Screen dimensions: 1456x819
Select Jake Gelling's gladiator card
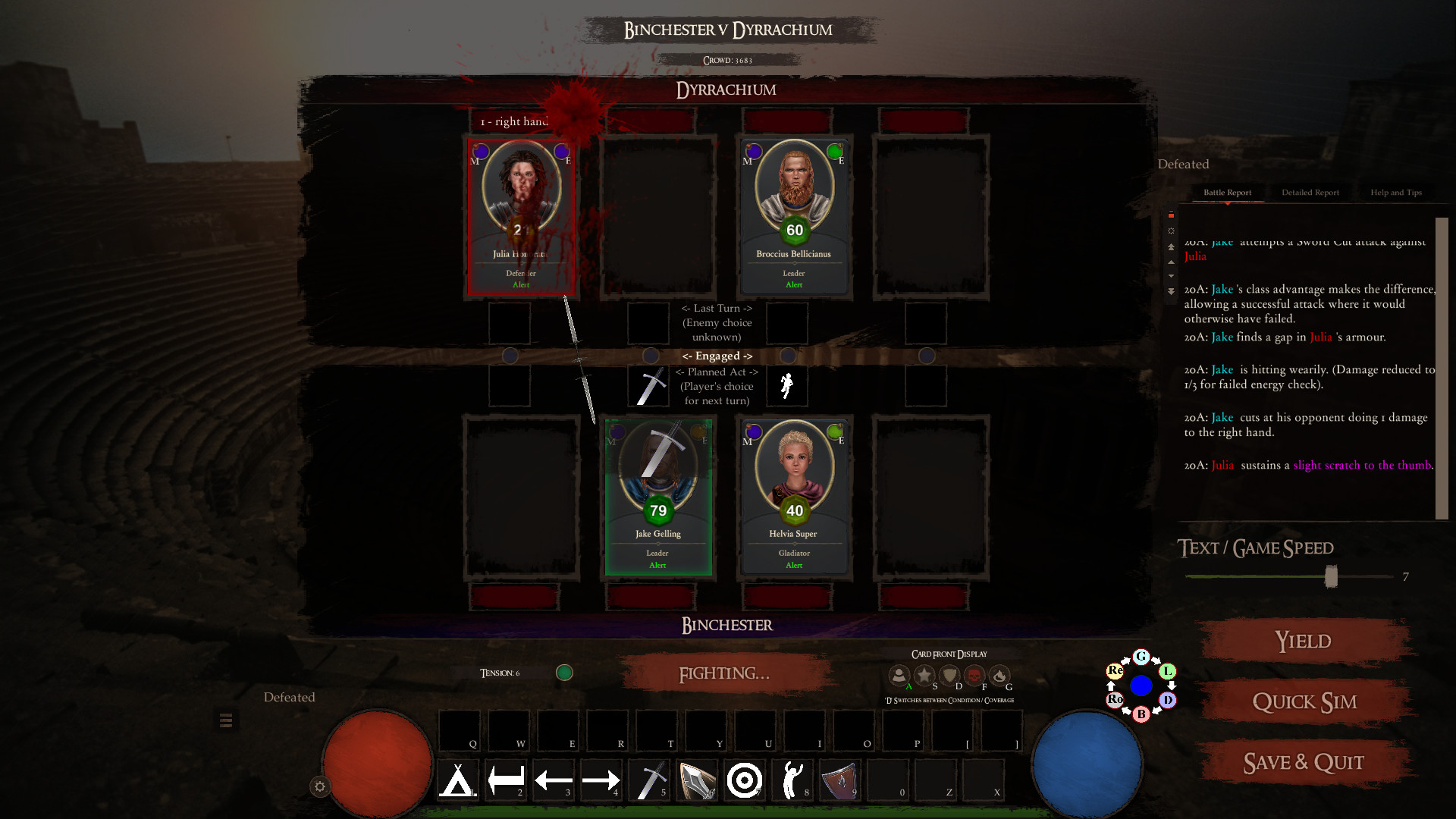point(657,497)
